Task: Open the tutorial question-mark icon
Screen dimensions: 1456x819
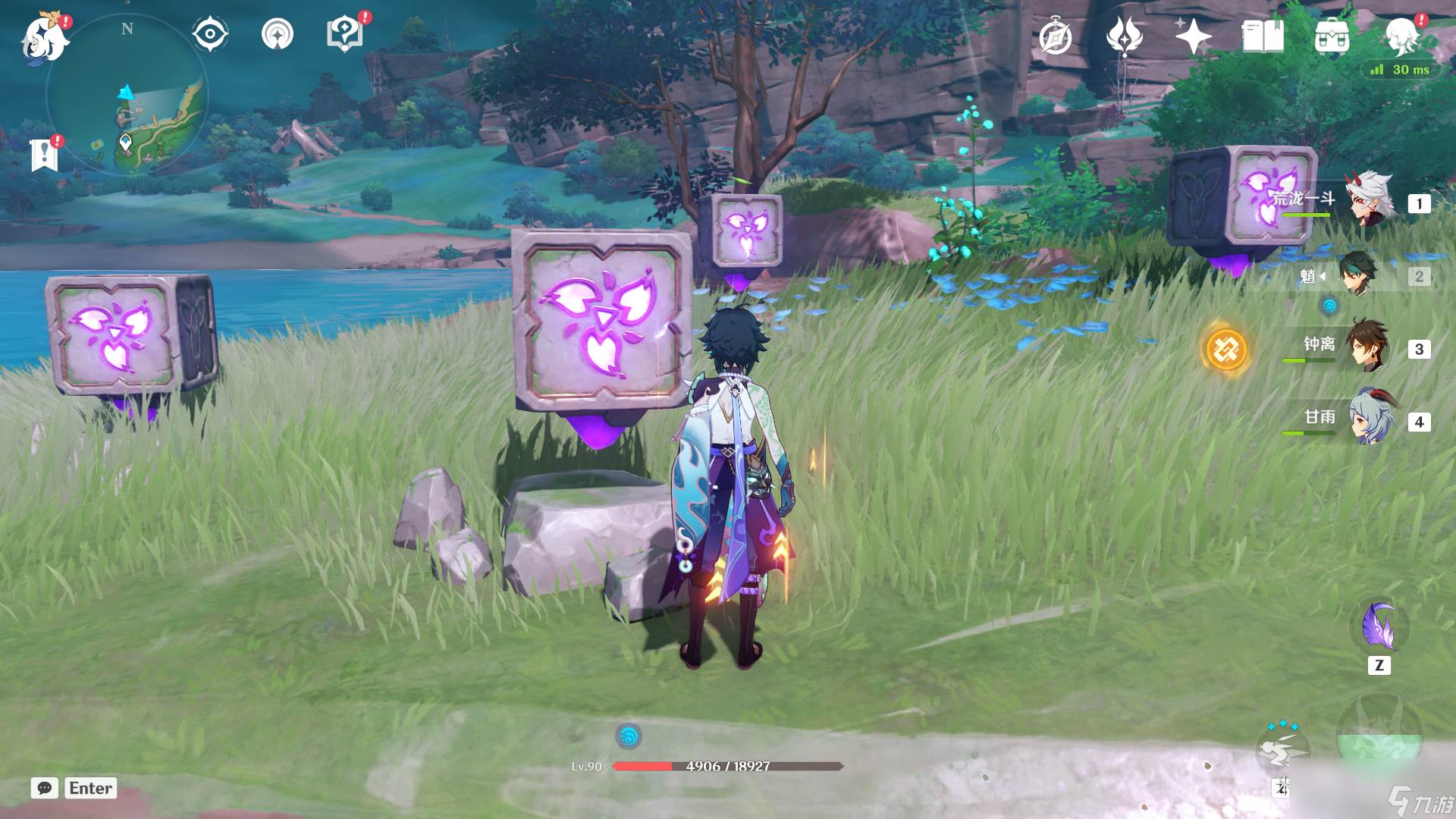Action: coord(345,34)
